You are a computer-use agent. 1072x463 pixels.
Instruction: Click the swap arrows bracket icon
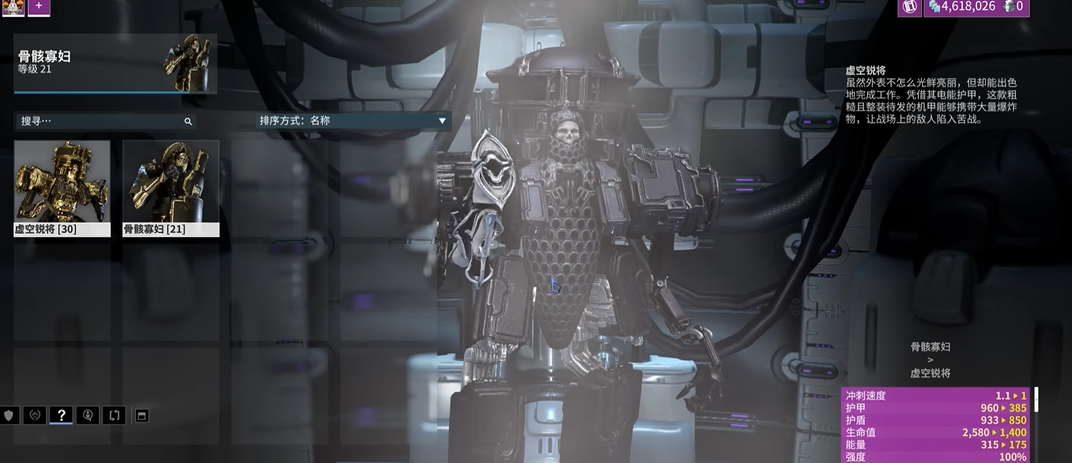(x=114, y=415)
